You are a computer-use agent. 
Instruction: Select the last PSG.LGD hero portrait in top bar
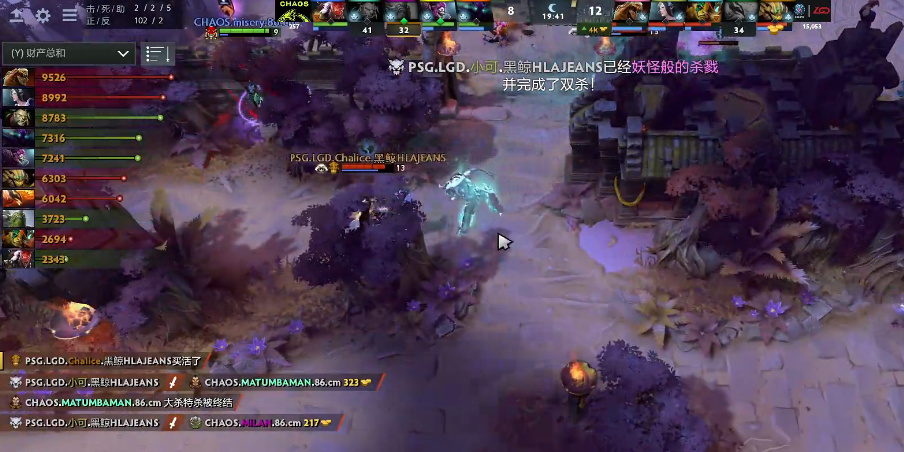(x=777, y=11)
